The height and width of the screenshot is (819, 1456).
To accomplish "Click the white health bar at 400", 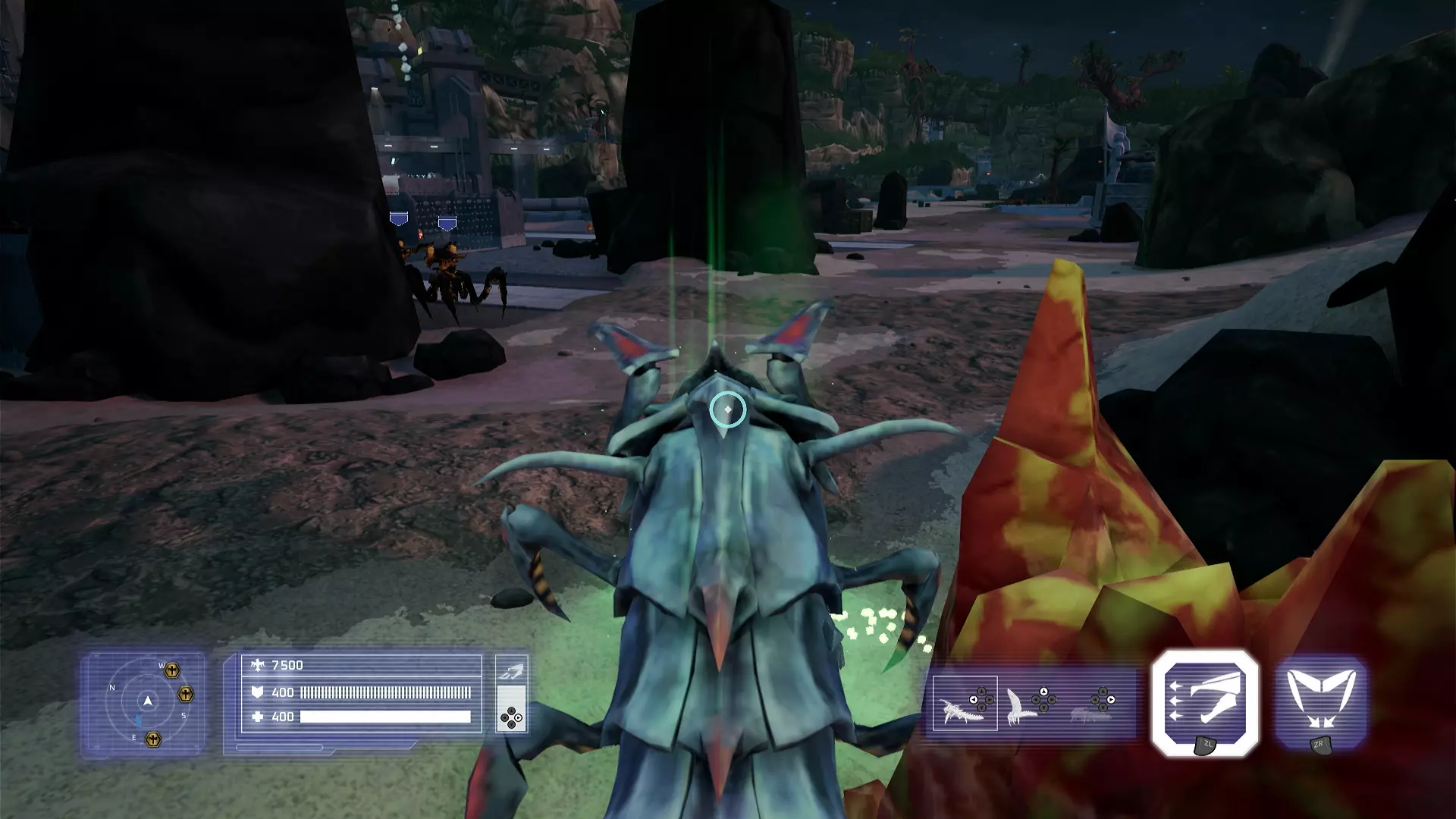I will (384, 717).
